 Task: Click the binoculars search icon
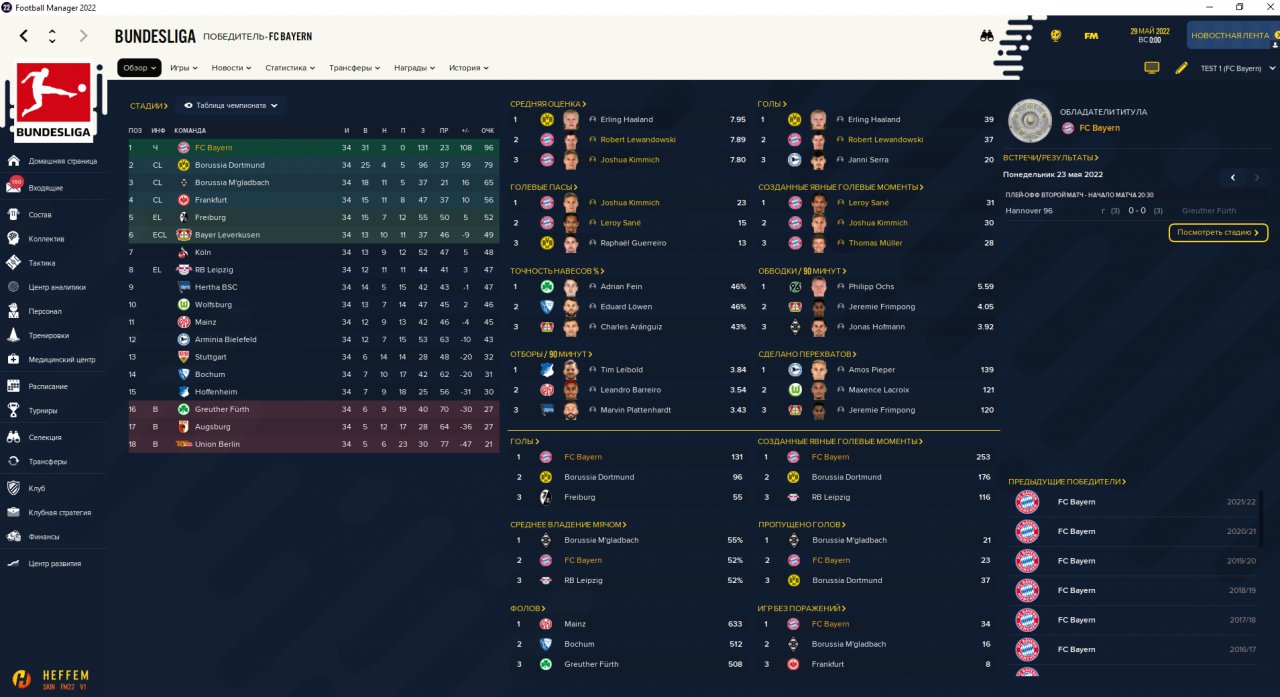[987, 36]
